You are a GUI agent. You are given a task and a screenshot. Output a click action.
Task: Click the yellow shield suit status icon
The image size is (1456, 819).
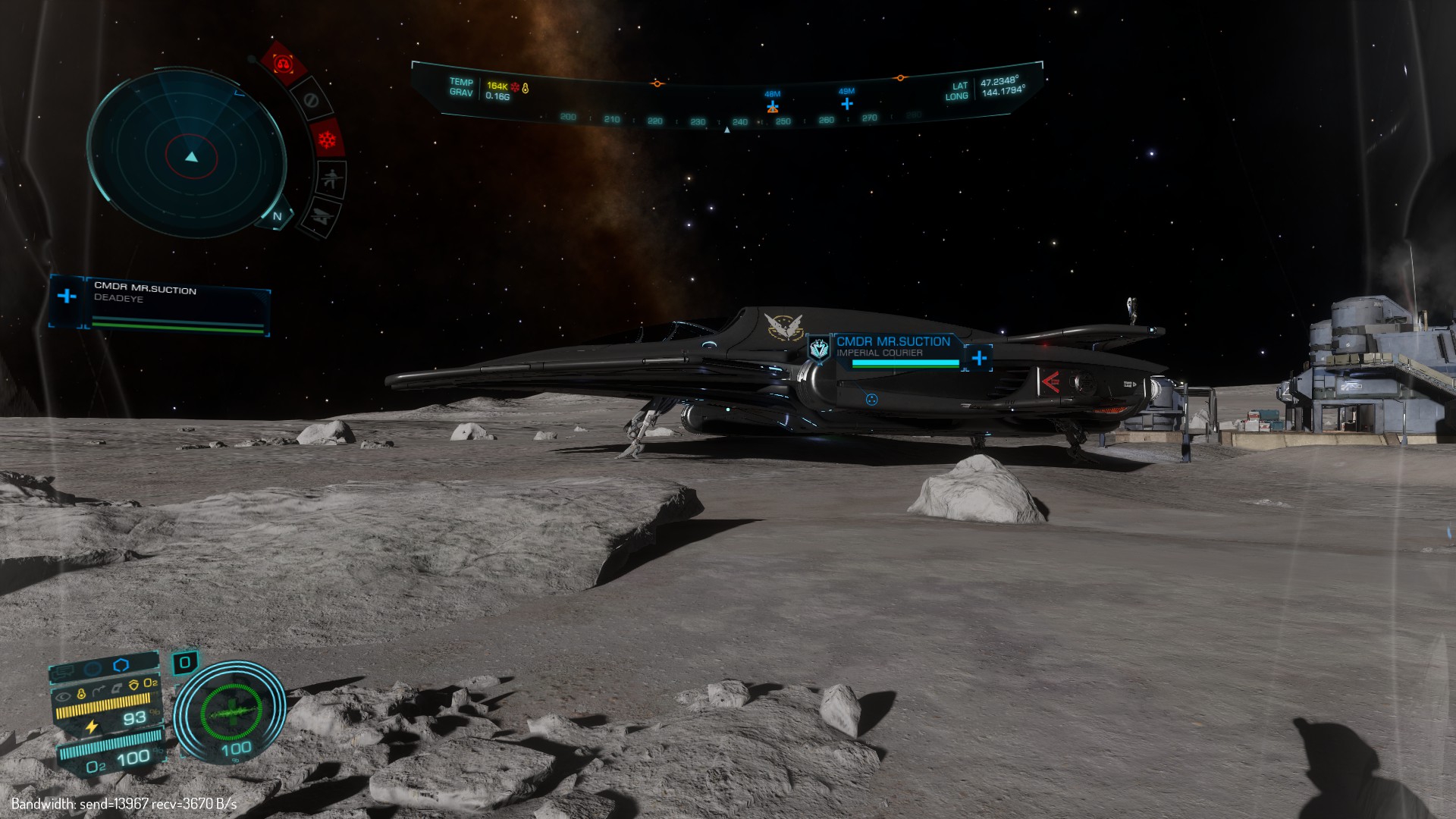[133, 685]
